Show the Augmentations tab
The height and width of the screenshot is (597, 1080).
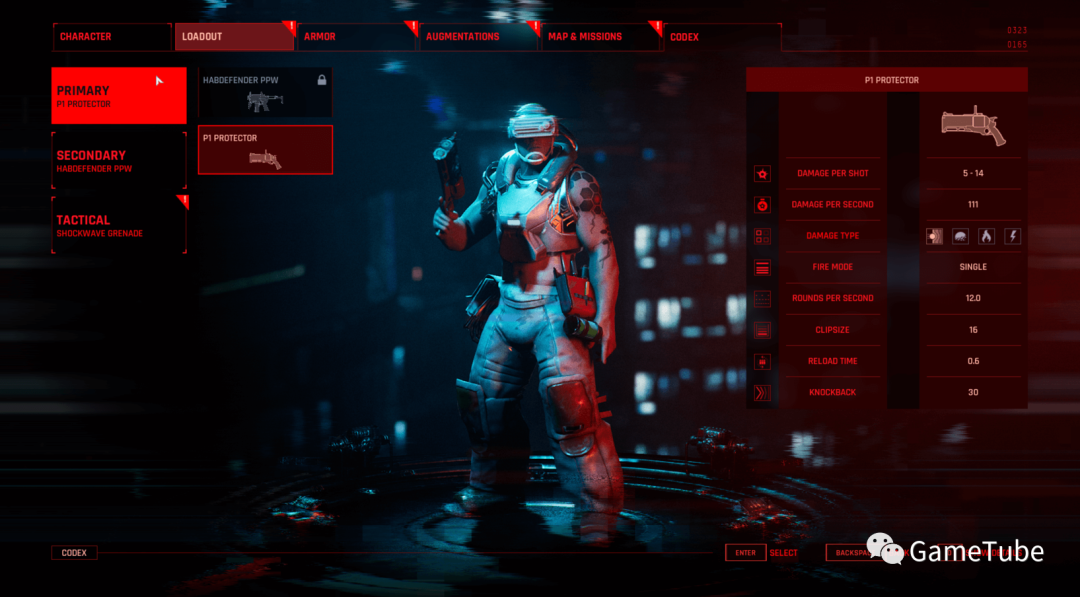478,37
